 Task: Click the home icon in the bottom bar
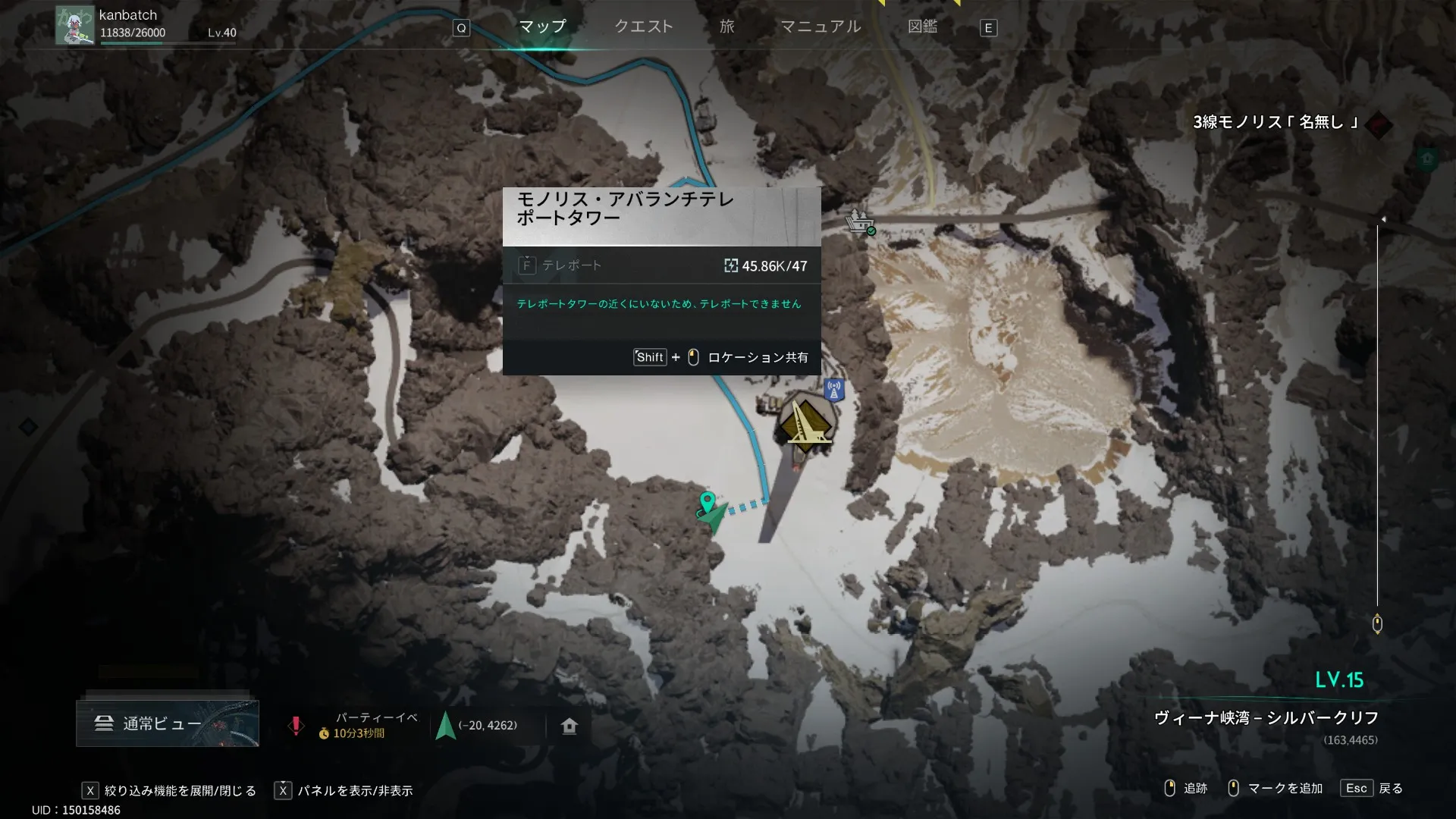click(x=570, y=726)
